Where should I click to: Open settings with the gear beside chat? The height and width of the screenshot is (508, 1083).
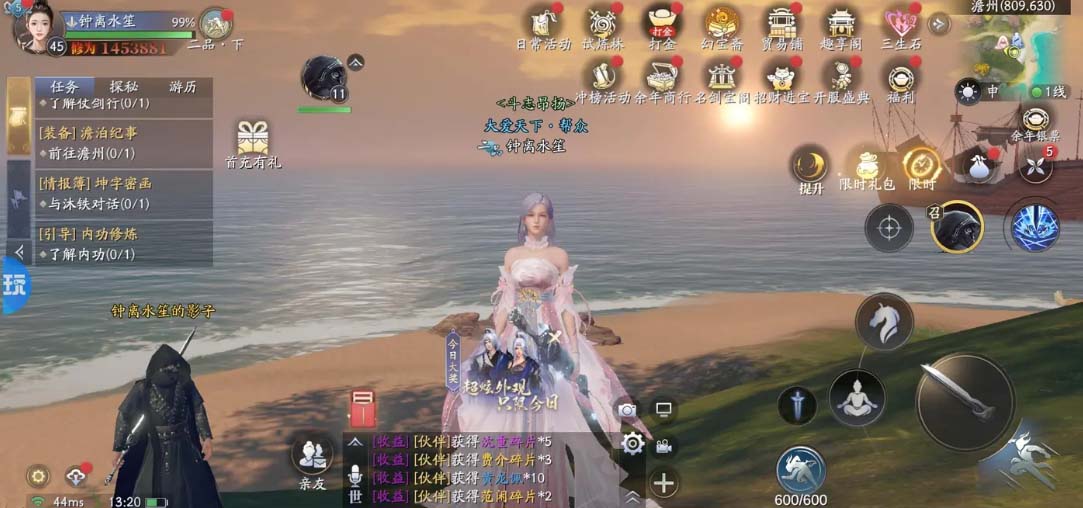632,444
